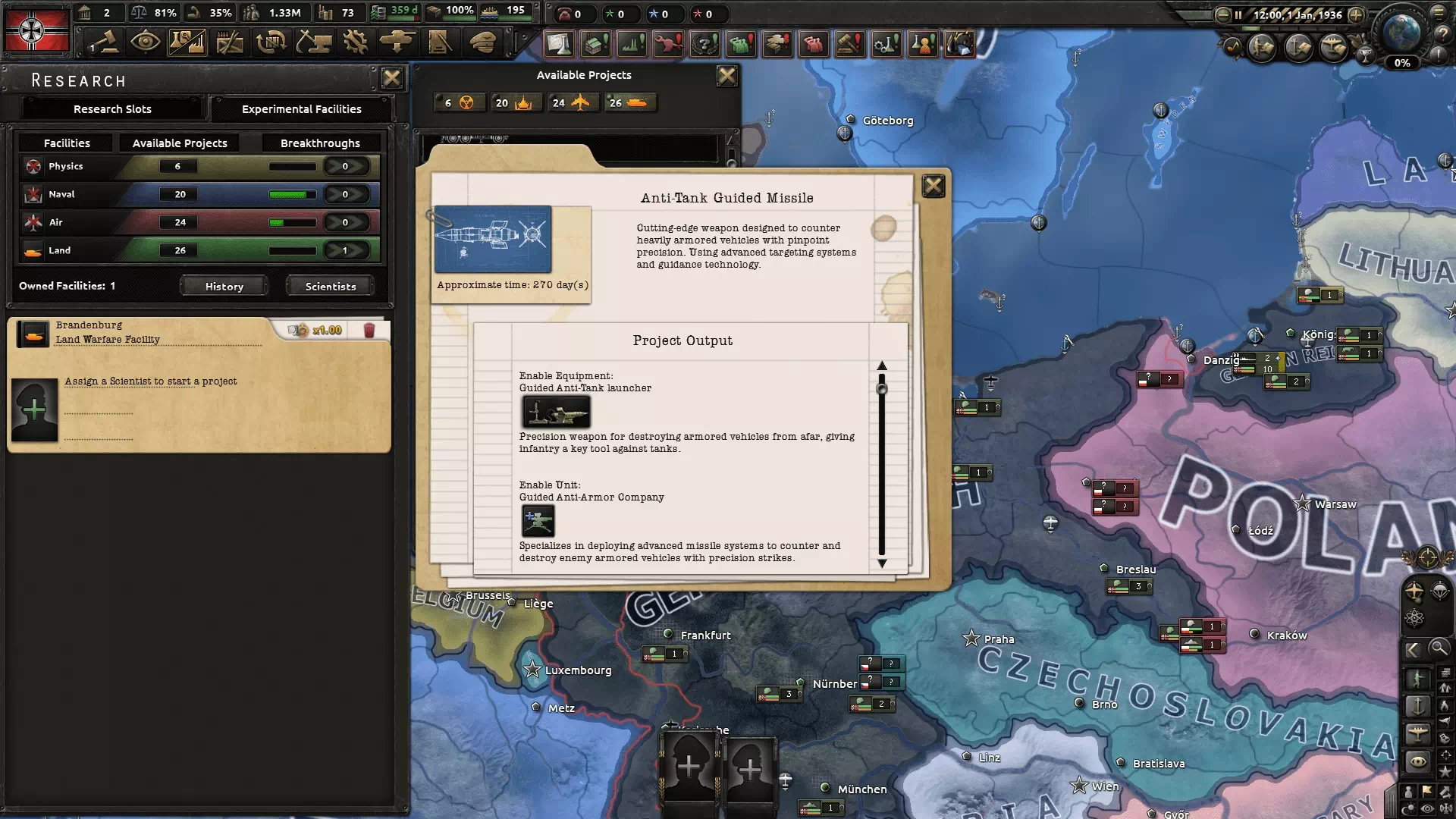Filter projects by the nuclear category
The width and height of the screenshot is (1456, 819).
pyautogui.click(x=458, y=103)
